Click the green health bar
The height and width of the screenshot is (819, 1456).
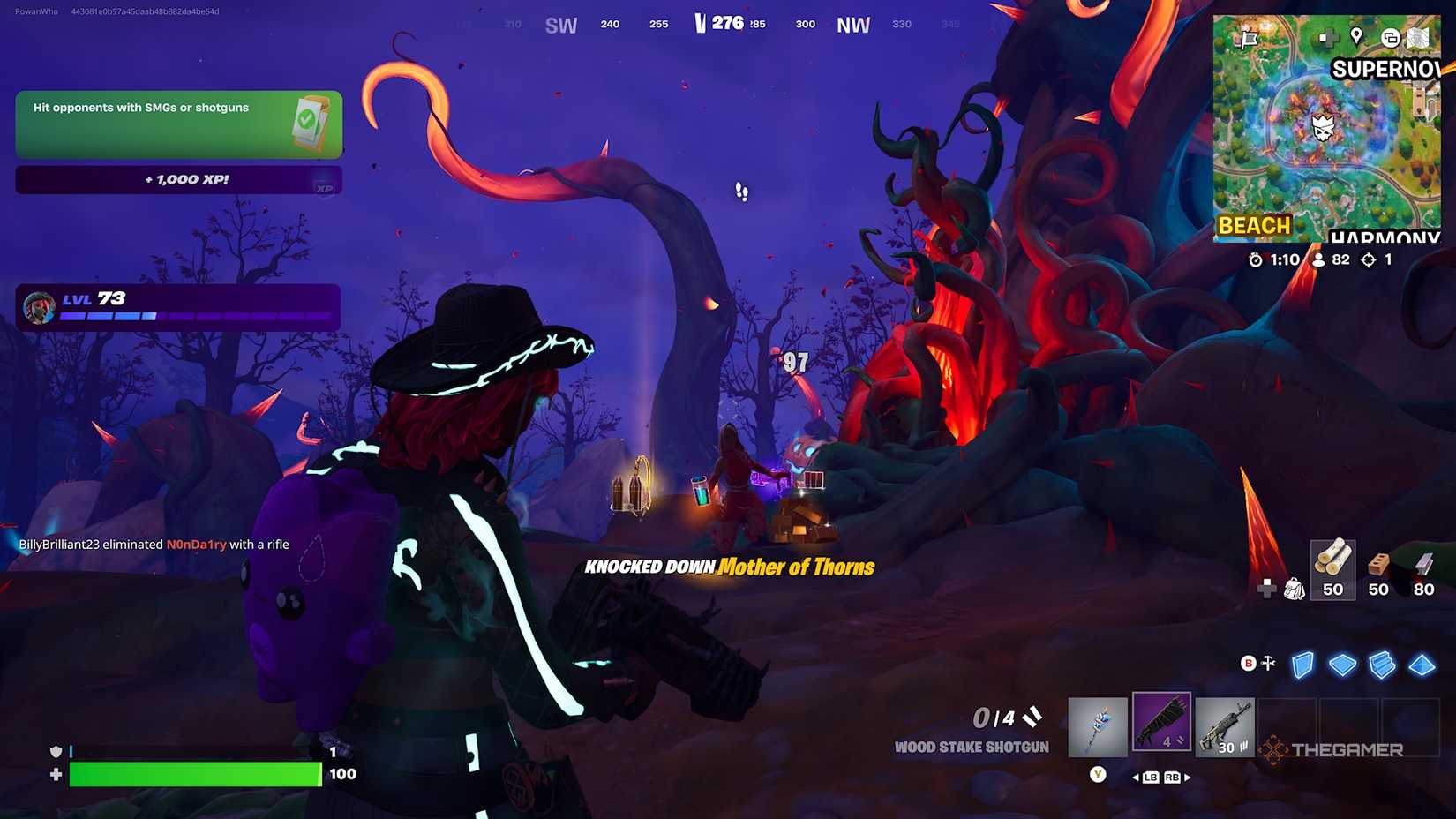[x=194, y=774]
